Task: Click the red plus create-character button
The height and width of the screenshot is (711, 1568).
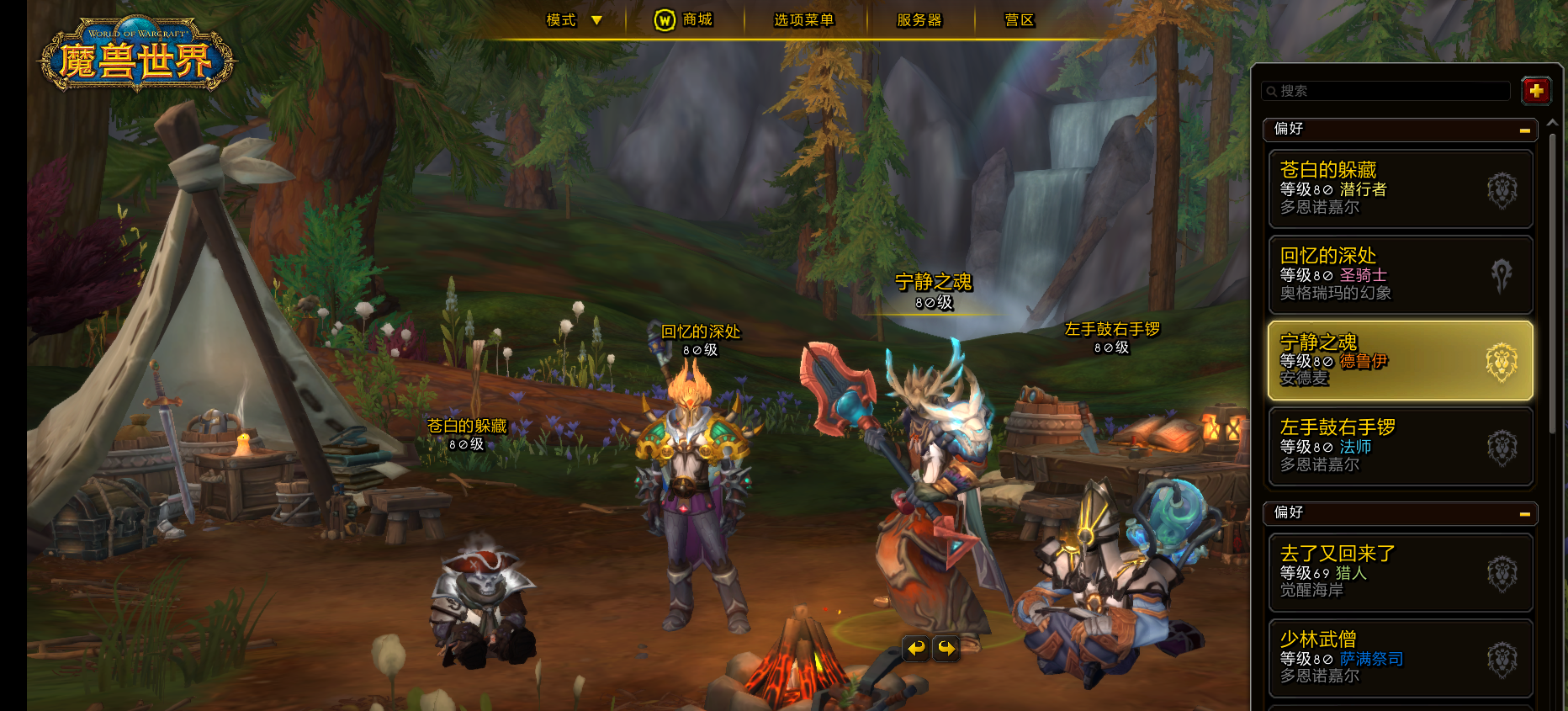Action: tap(1536, 91)
